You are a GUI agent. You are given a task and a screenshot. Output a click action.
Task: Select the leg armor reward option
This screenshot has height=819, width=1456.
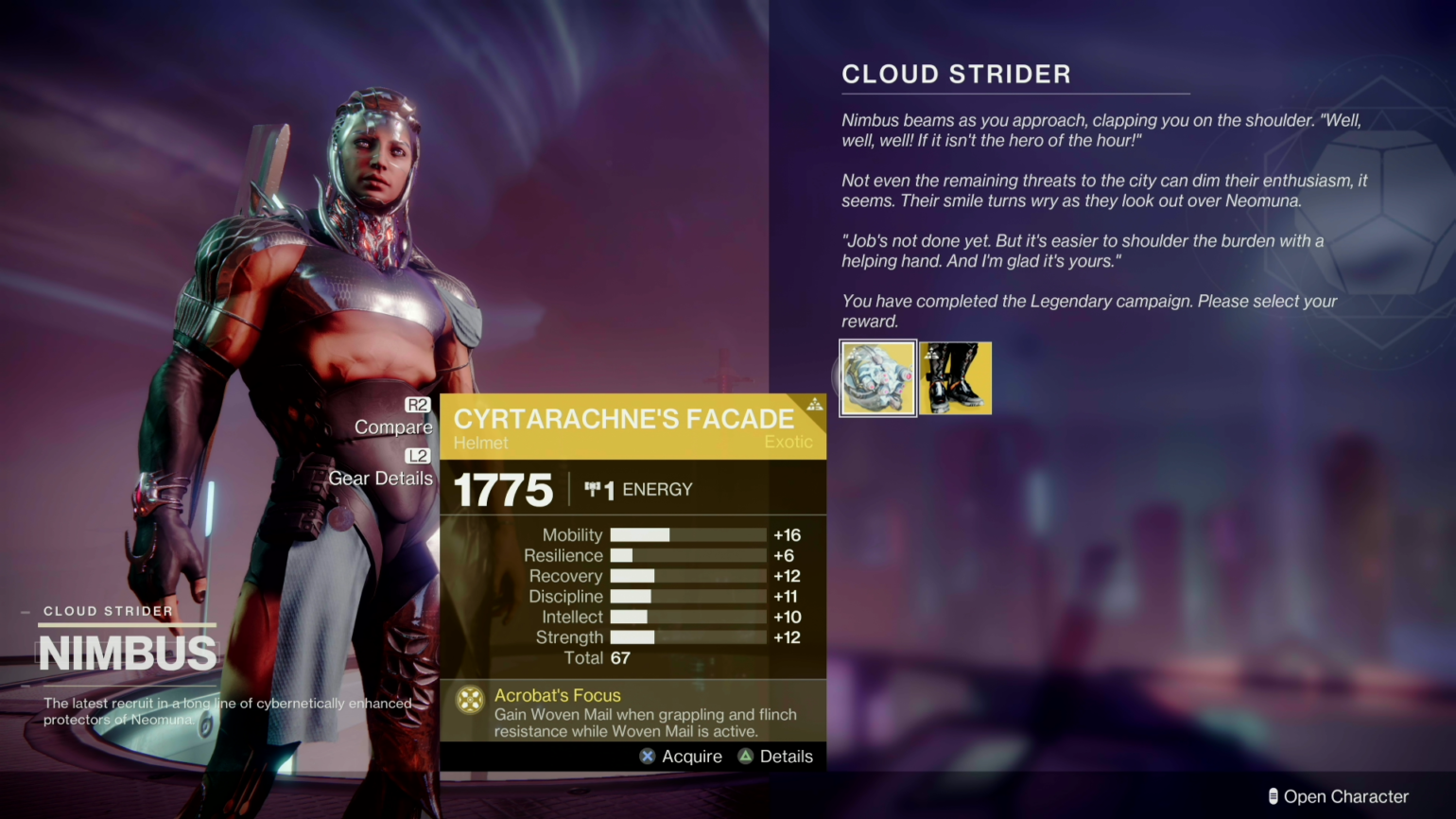(x=955, y=377)
